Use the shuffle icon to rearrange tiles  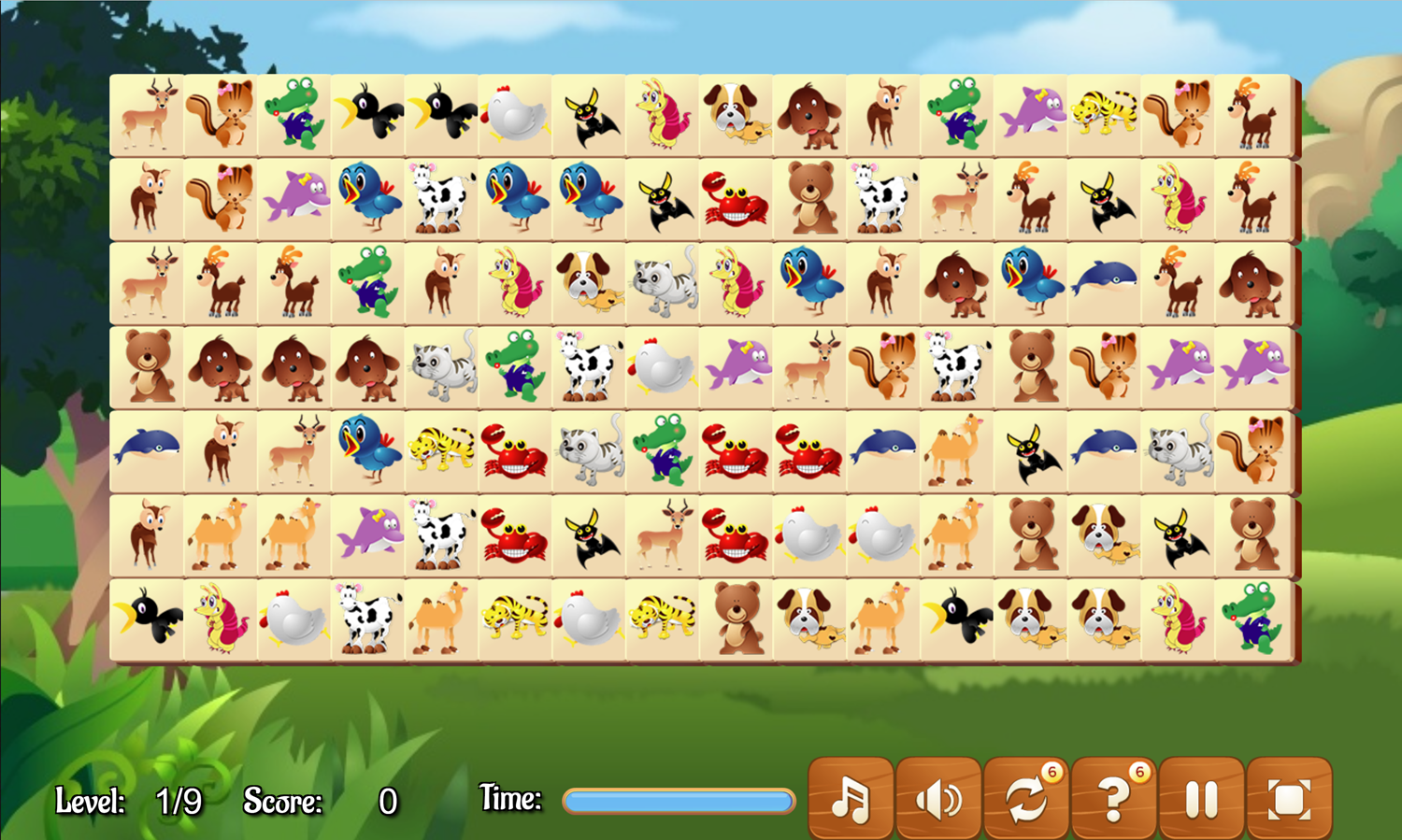coord(1027,800)
